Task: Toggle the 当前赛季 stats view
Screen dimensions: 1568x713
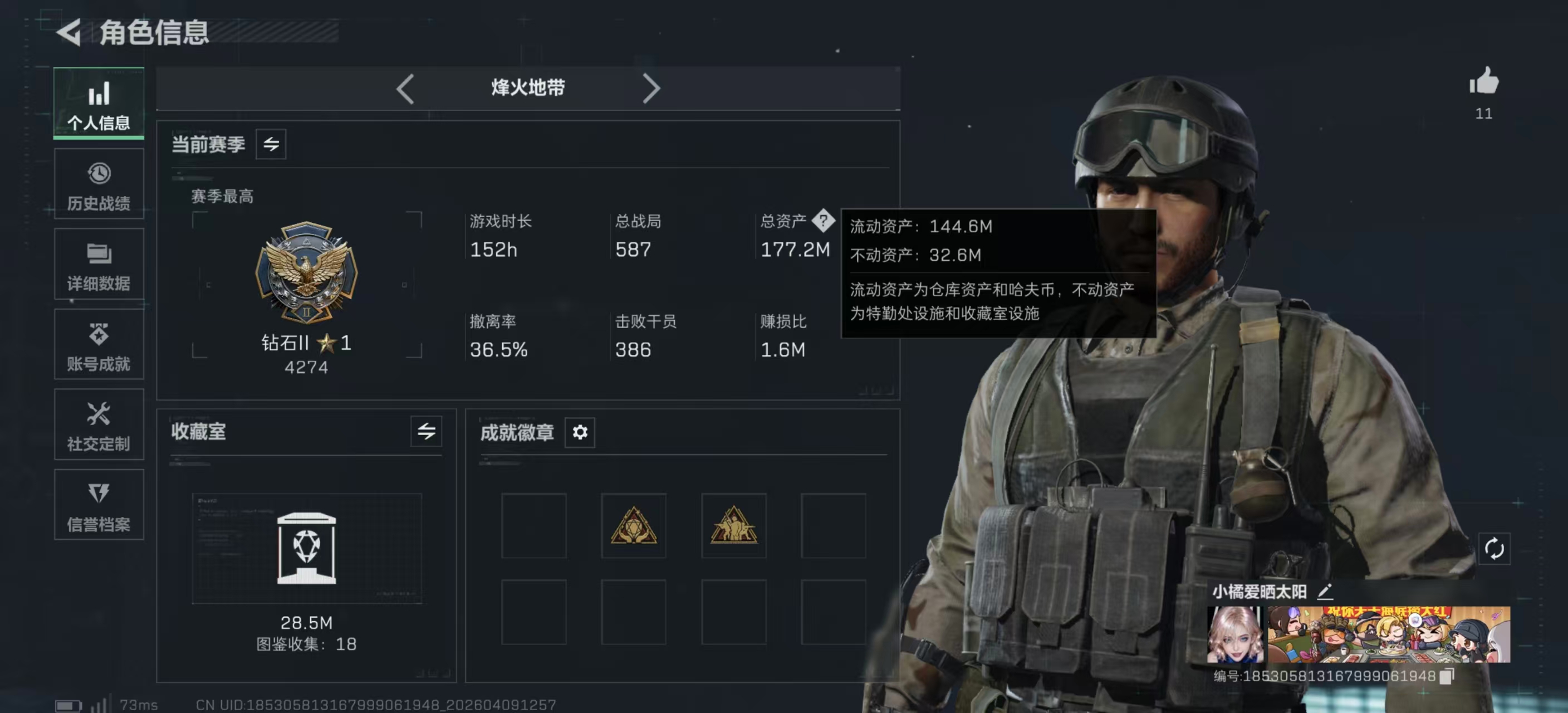Action: click(x=269, y=144)
